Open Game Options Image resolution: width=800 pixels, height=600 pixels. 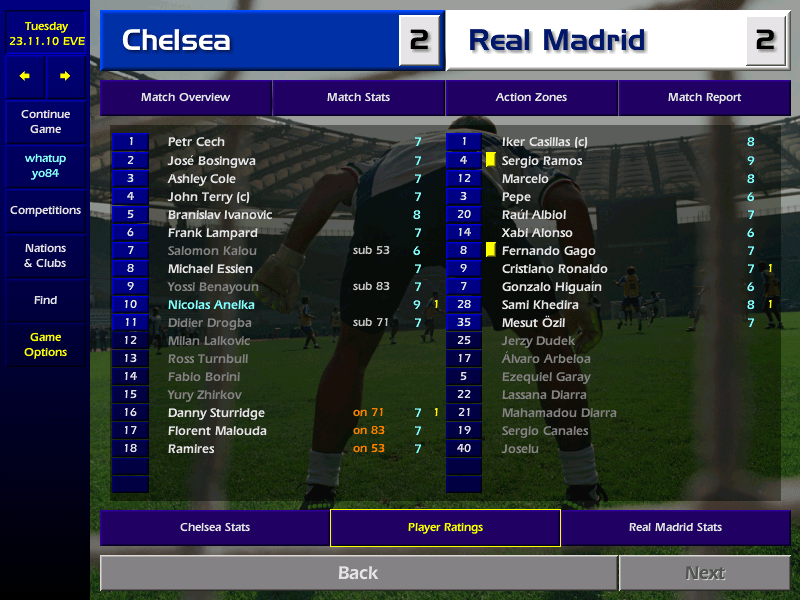[x=45, y=345]
